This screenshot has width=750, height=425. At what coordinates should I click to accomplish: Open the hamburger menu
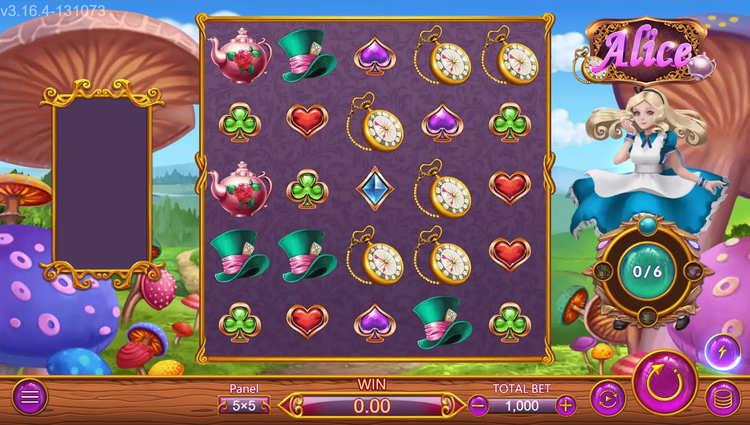pyautogui.click(x=30, y=397)
